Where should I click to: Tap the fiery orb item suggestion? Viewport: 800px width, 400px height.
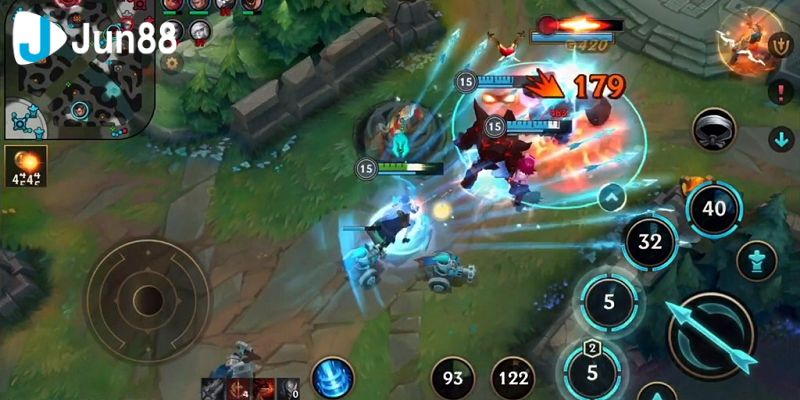point(25,166)
